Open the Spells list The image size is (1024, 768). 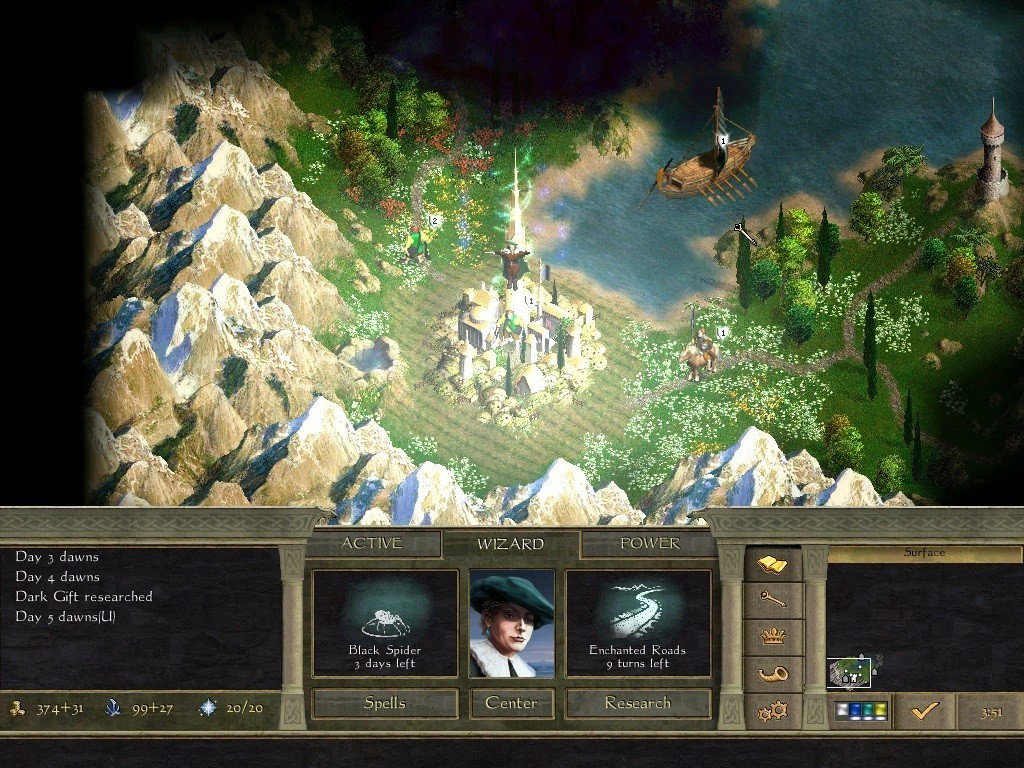385,703
